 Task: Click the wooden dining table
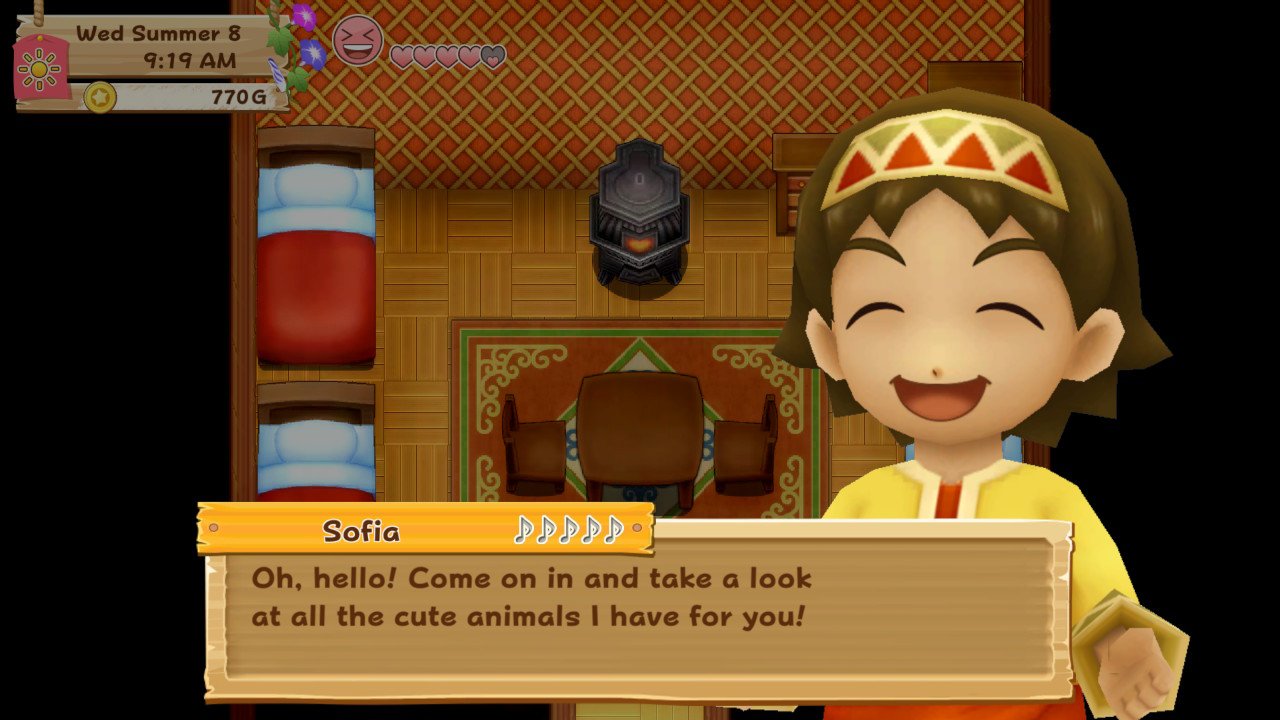(x=640, y=425)
